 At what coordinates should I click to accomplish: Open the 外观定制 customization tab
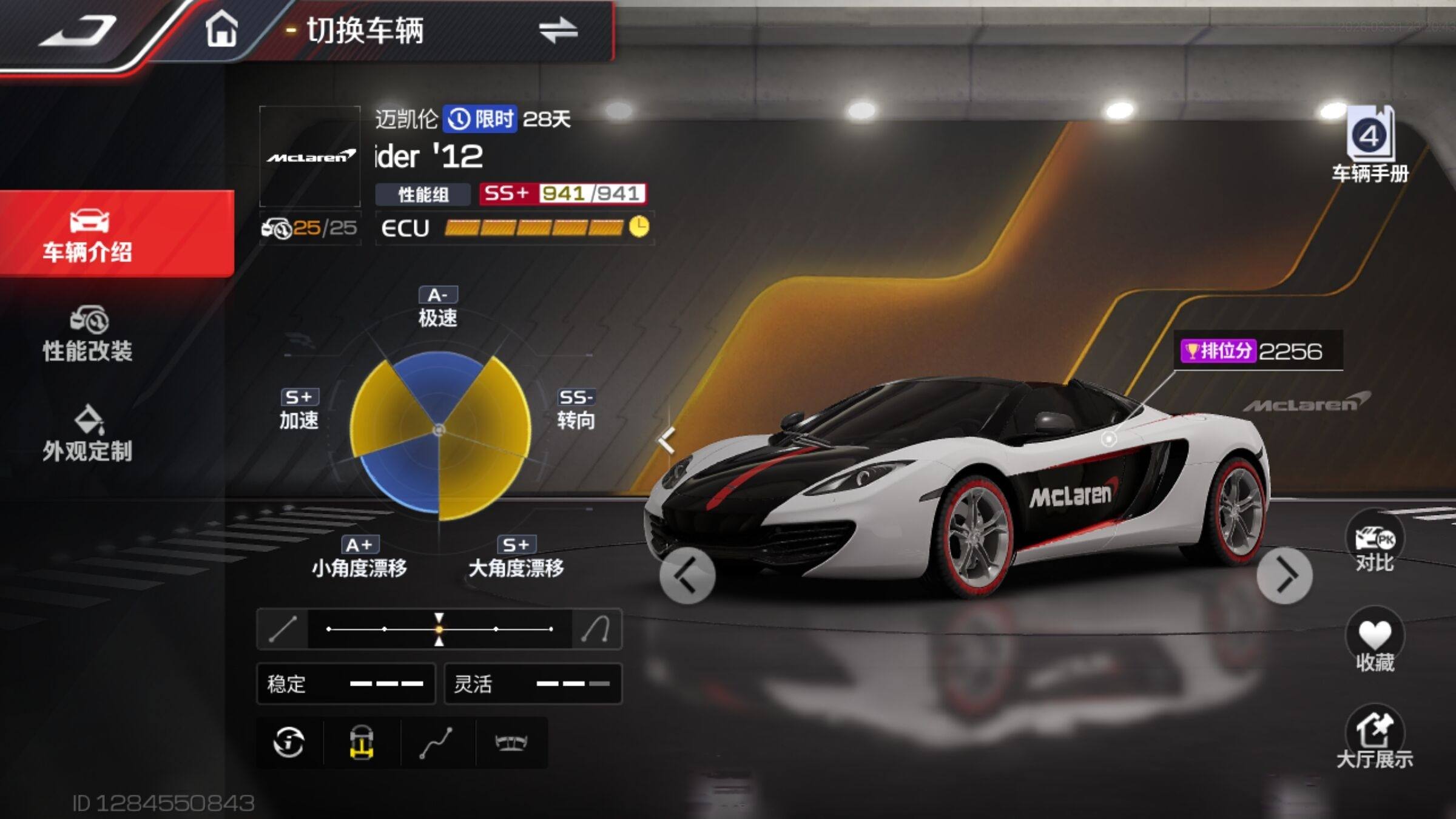88,434
